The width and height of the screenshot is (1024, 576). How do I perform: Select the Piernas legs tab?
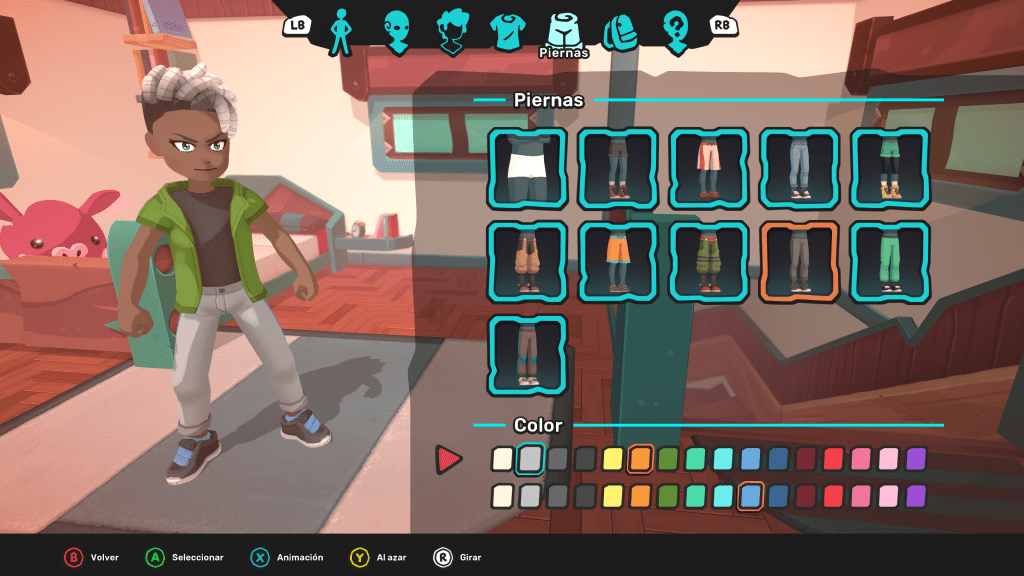coord(564,30)
